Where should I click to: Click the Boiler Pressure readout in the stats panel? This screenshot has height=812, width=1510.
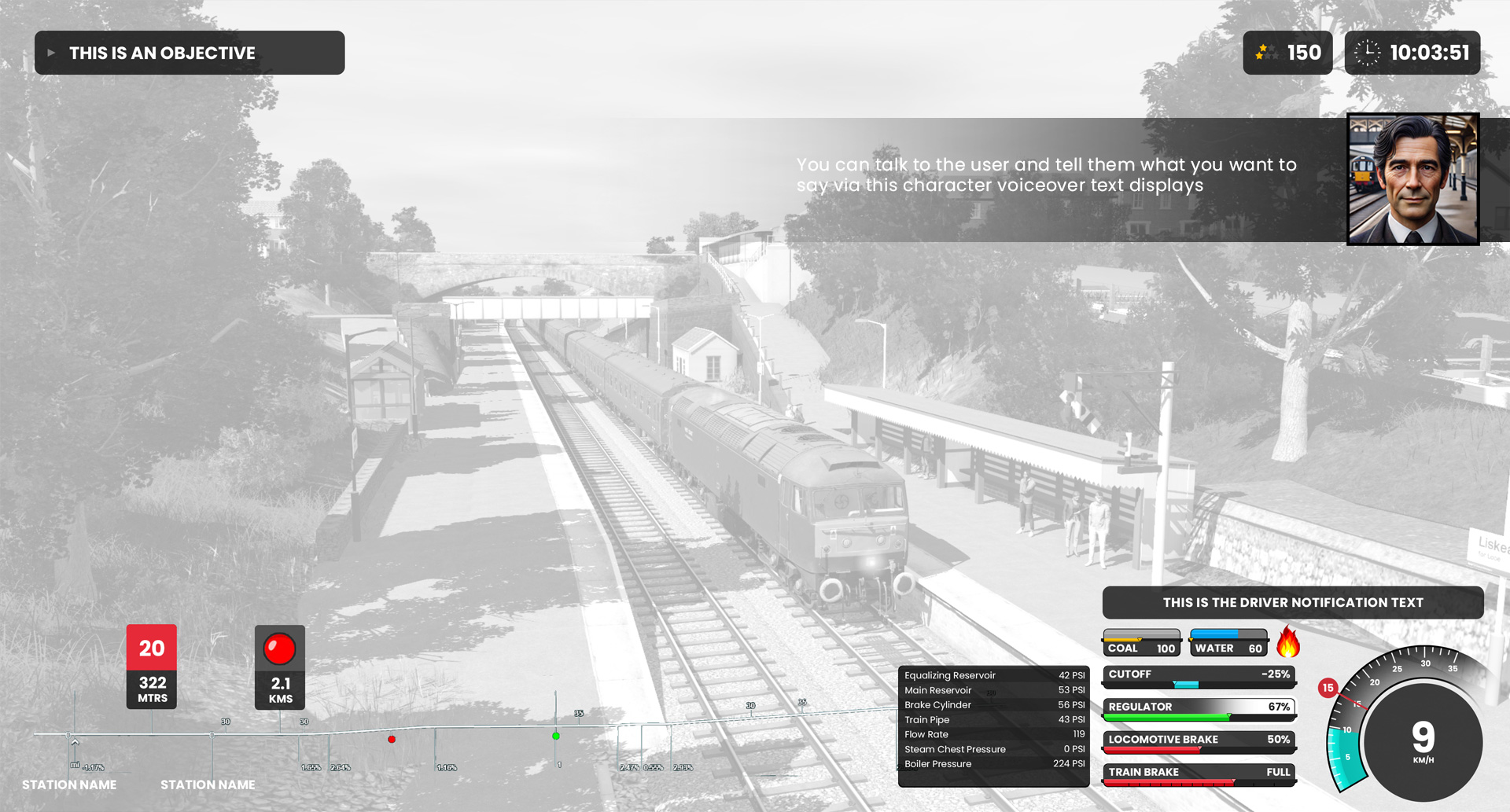click(x=993, y=763)
